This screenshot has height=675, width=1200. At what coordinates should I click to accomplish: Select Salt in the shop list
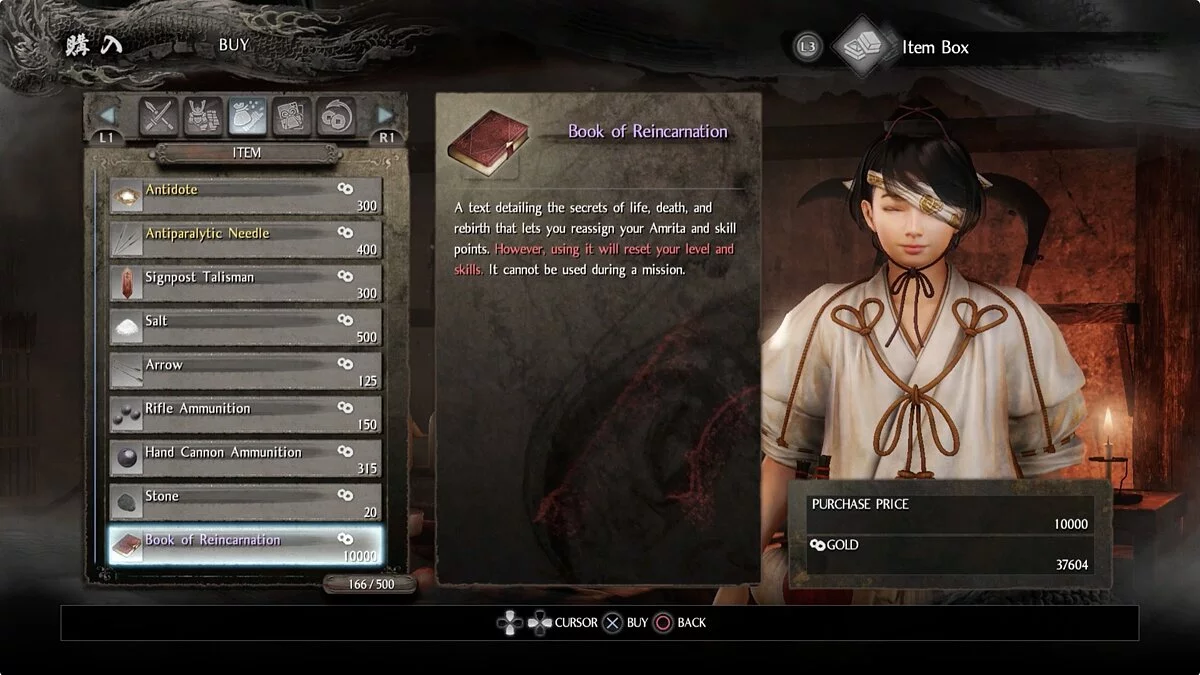tap(245, 328)
